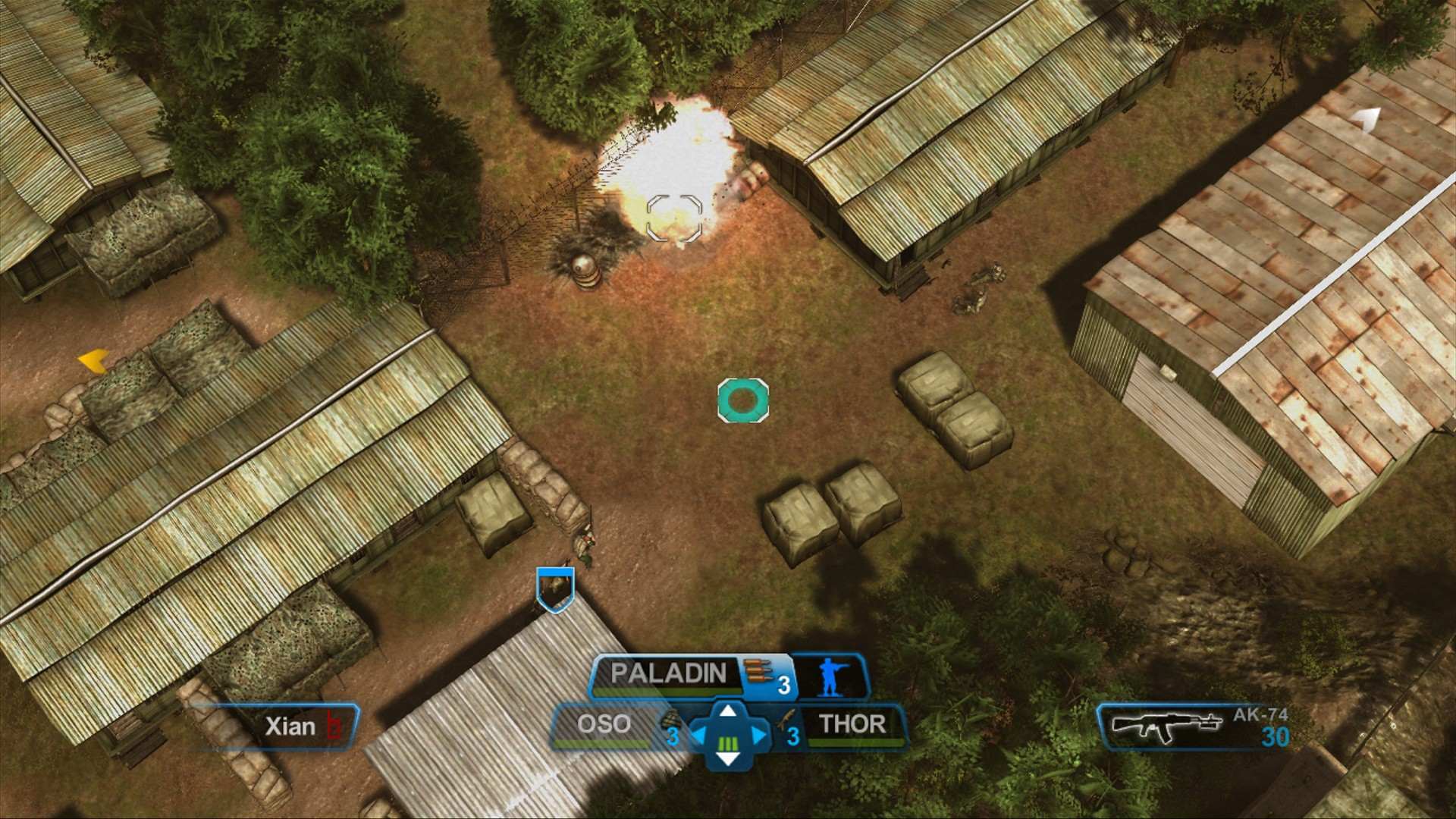The width and height of the screenshot is (1456, 819).
Task: Switch to the OSO squad tab
Action: [x=604, y=722]
